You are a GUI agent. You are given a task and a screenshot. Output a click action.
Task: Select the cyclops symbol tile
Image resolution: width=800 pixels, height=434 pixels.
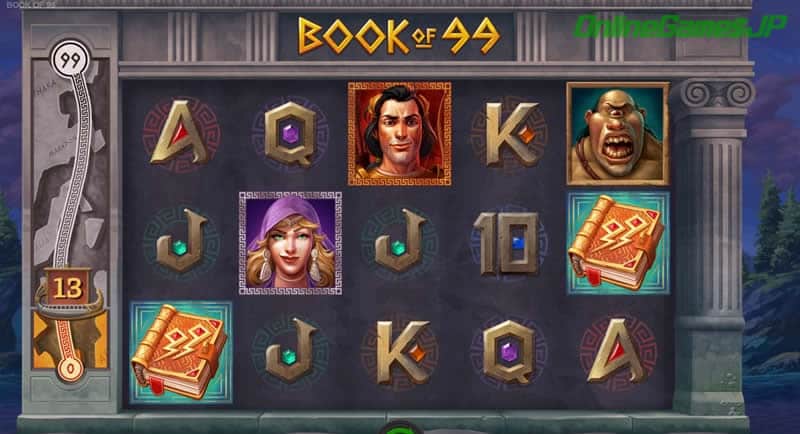tap(617, 133)
